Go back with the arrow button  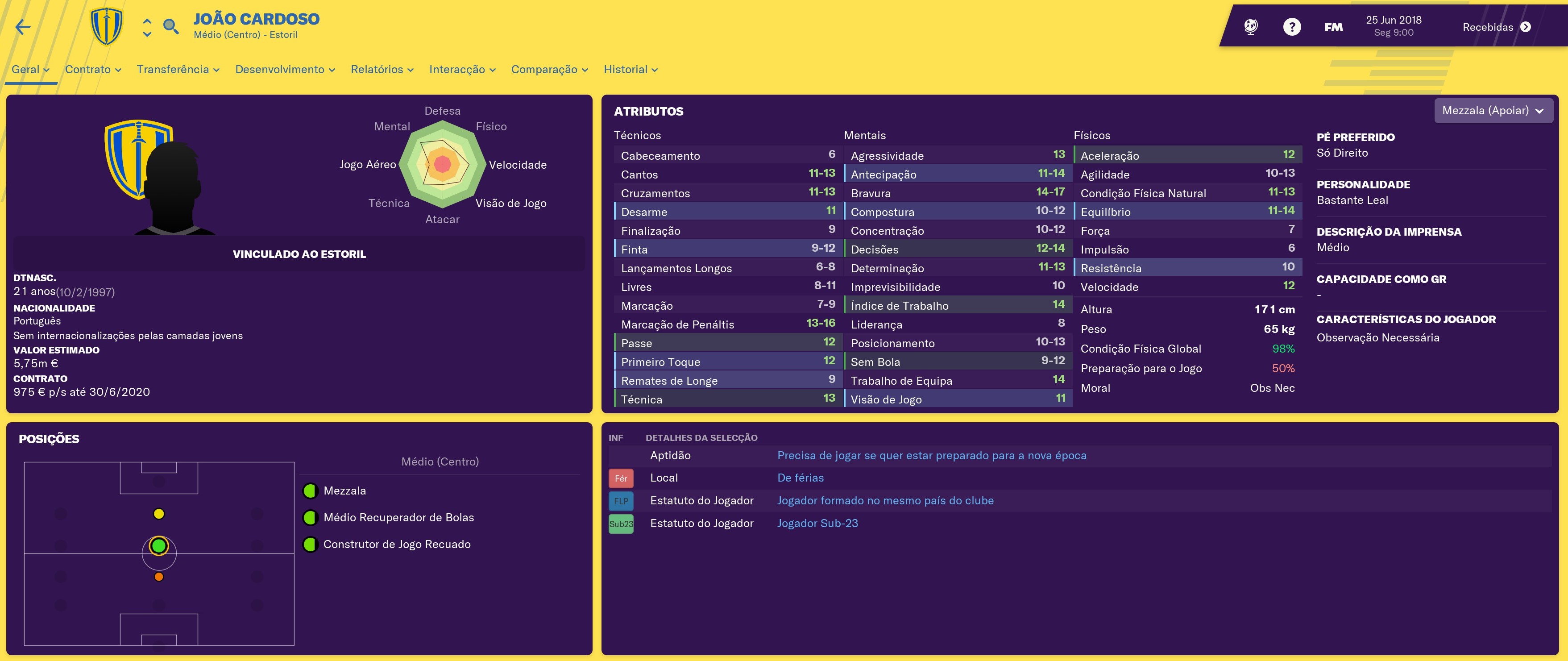pos(23,27)
